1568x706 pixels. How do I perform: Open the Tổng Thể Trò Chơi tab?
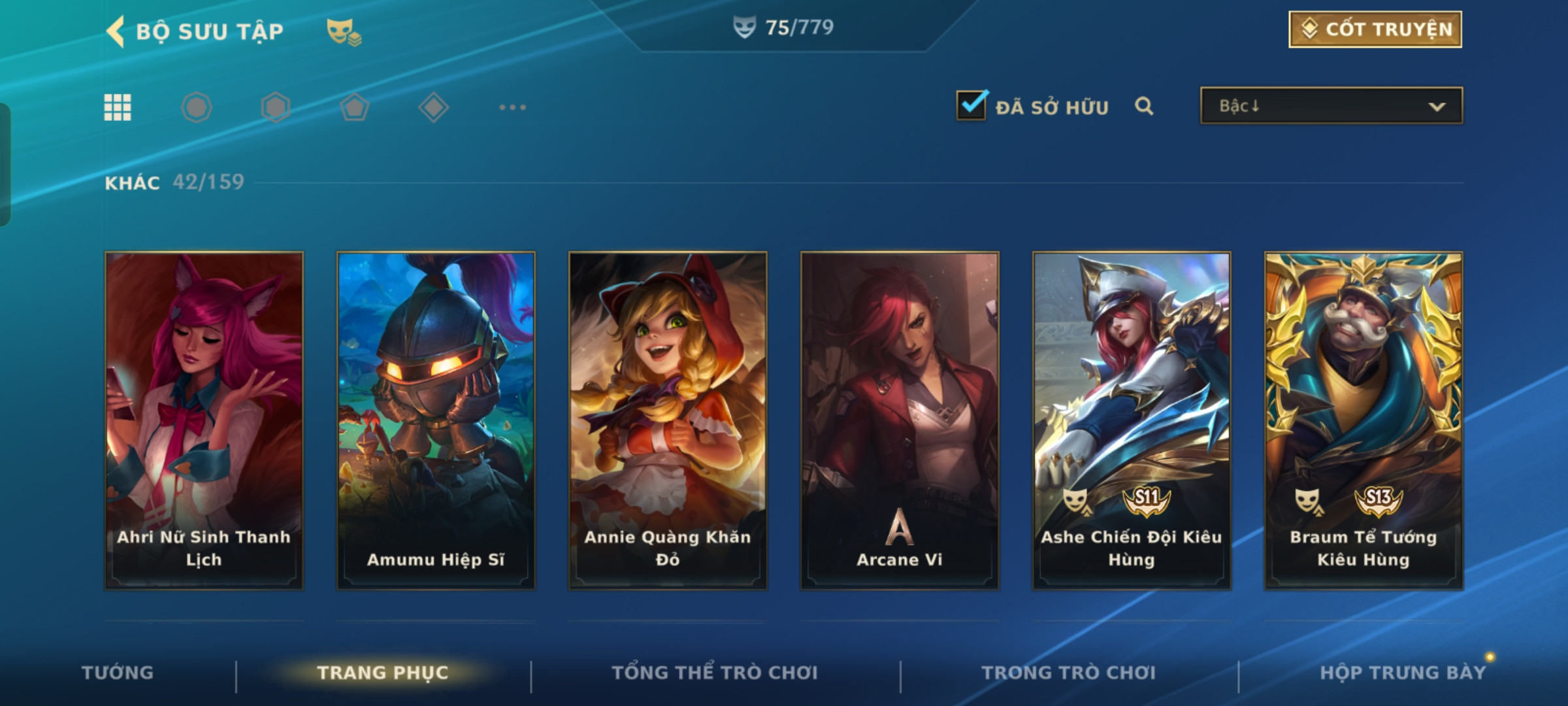click(715, 673)
